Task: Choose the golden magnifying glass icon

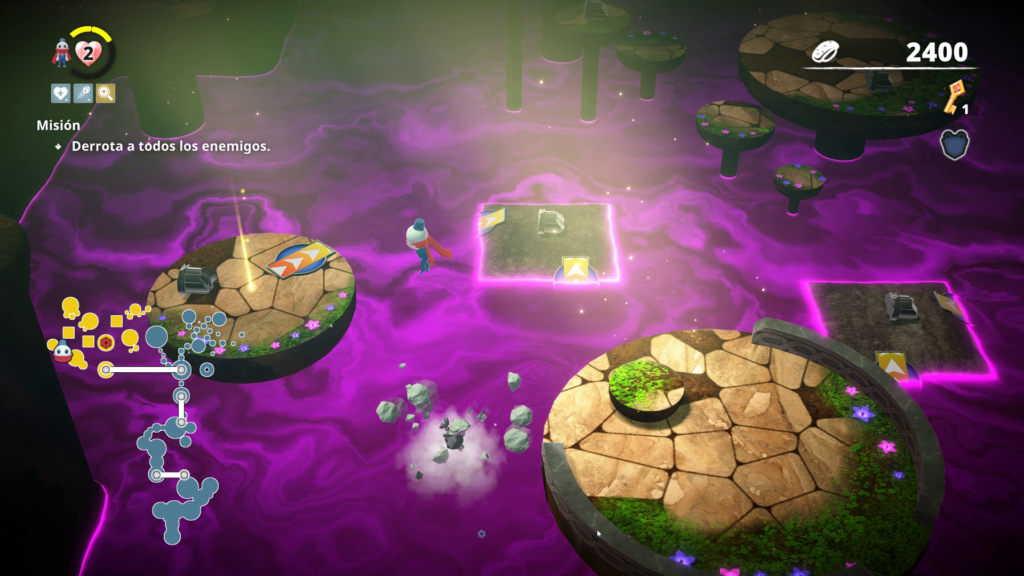Action: tap(105, 93)
